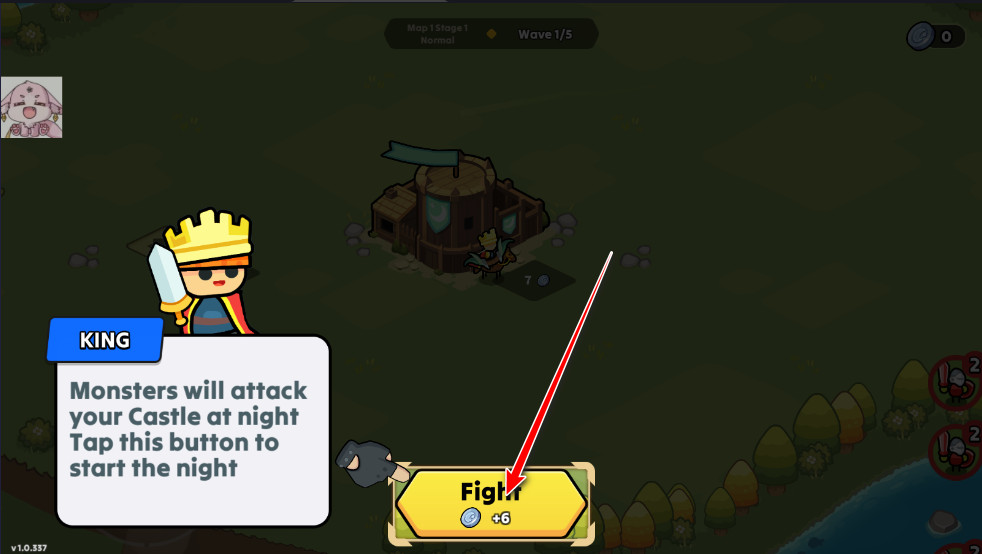Advance the King's tutorial dialogue box
This screenshot has width=982, height=554.
pyautogui.click(x=192, y=430)
